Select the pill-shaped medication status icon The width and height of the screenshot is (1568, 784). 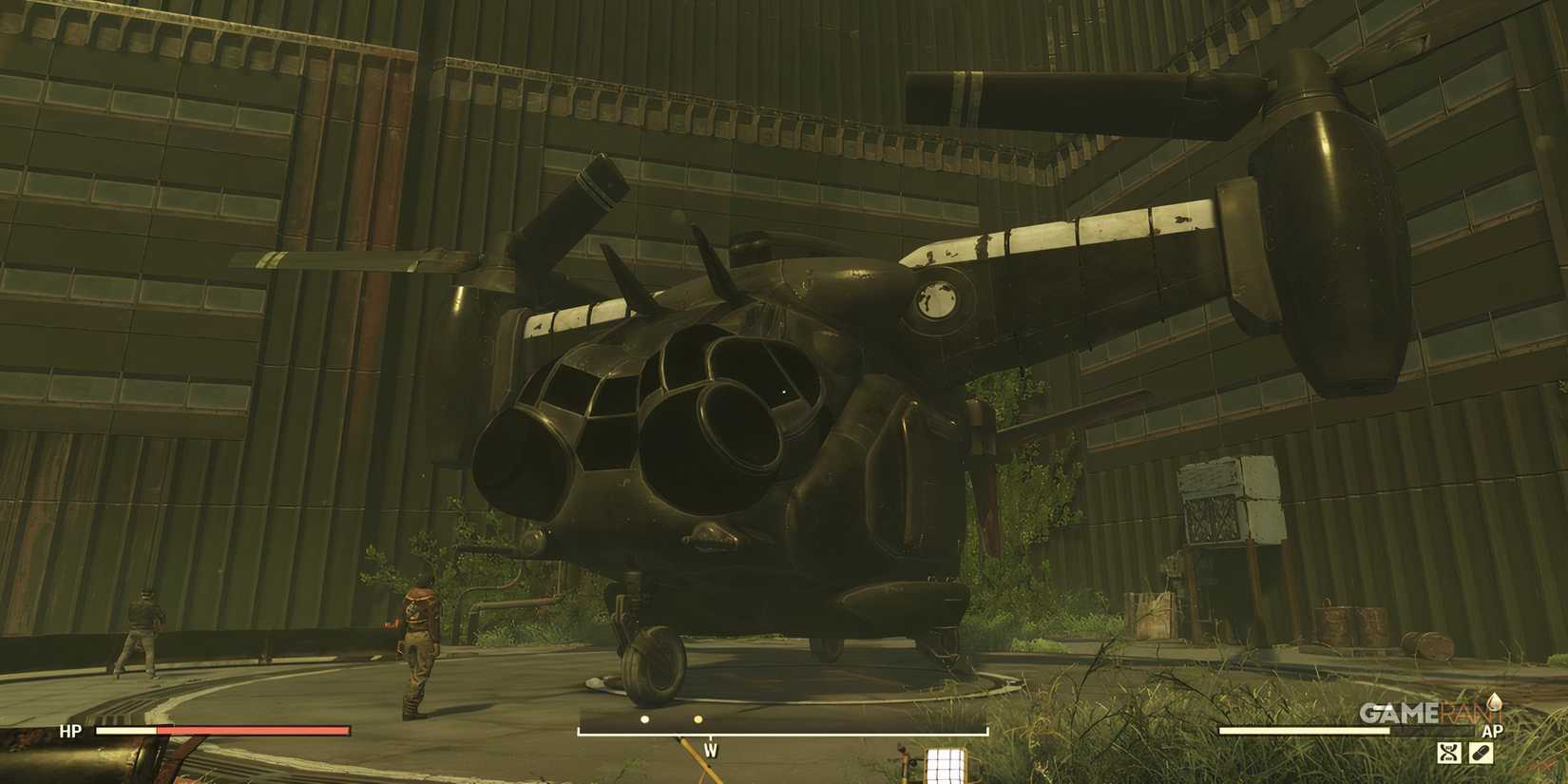(x=1482, y=753)
